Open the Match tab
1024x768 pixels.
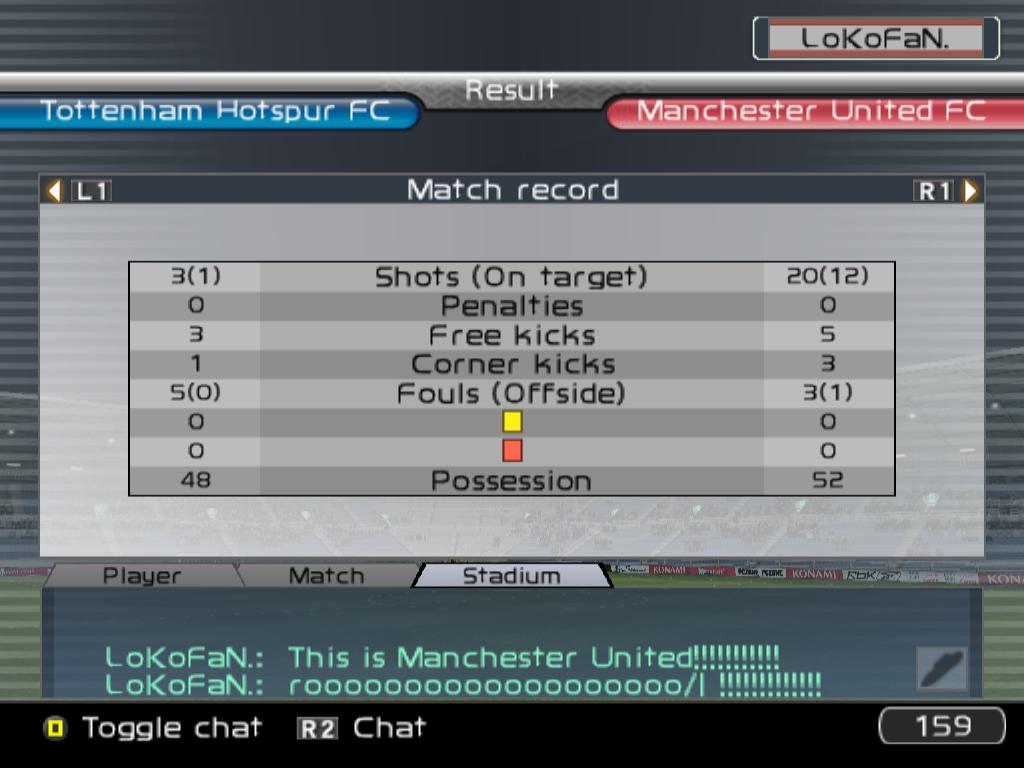pyautogui.click(x=326, y=576)
